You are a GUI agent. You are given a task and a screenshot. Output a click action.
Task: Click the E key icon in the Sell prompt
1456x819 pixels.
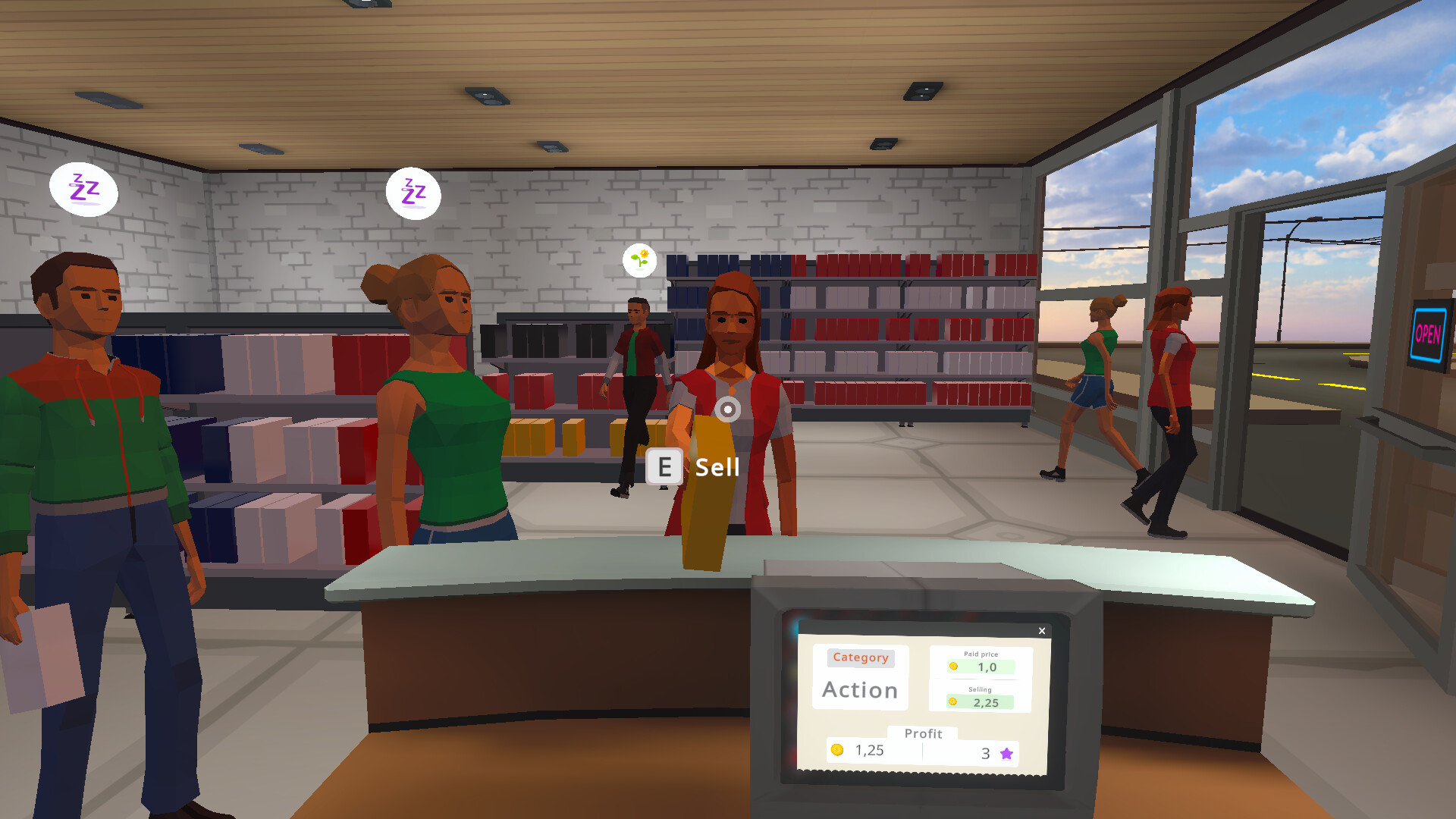[664, 467]
